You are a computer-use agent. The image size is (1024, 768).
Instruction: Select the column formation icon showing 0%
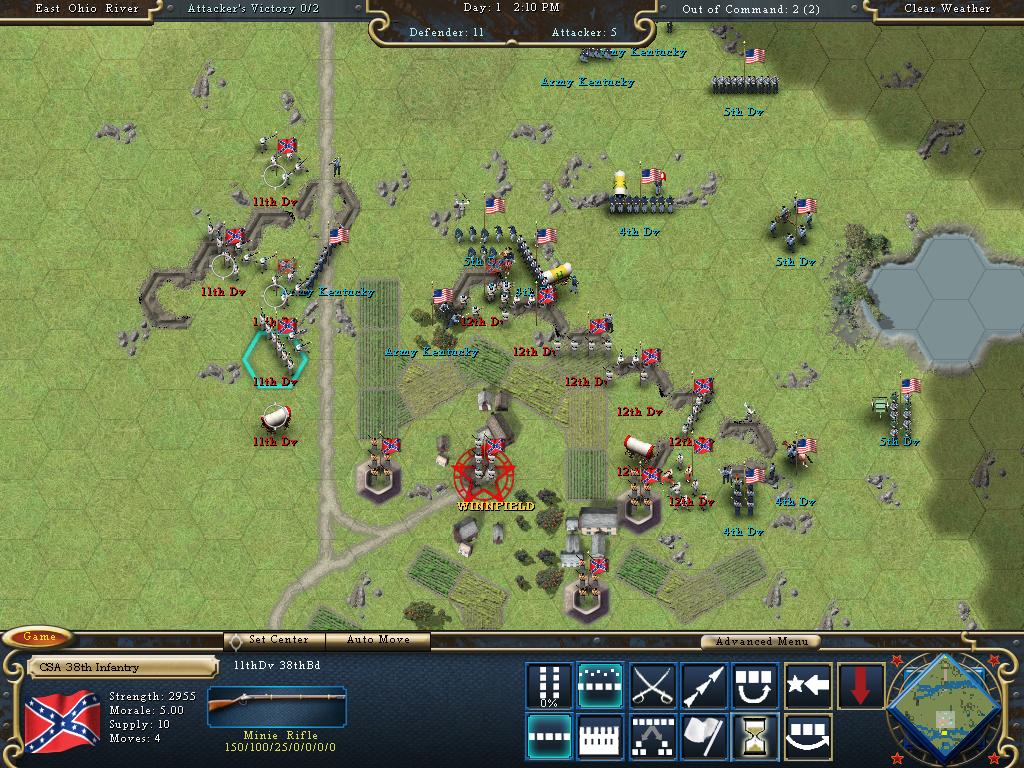point(549,685)
